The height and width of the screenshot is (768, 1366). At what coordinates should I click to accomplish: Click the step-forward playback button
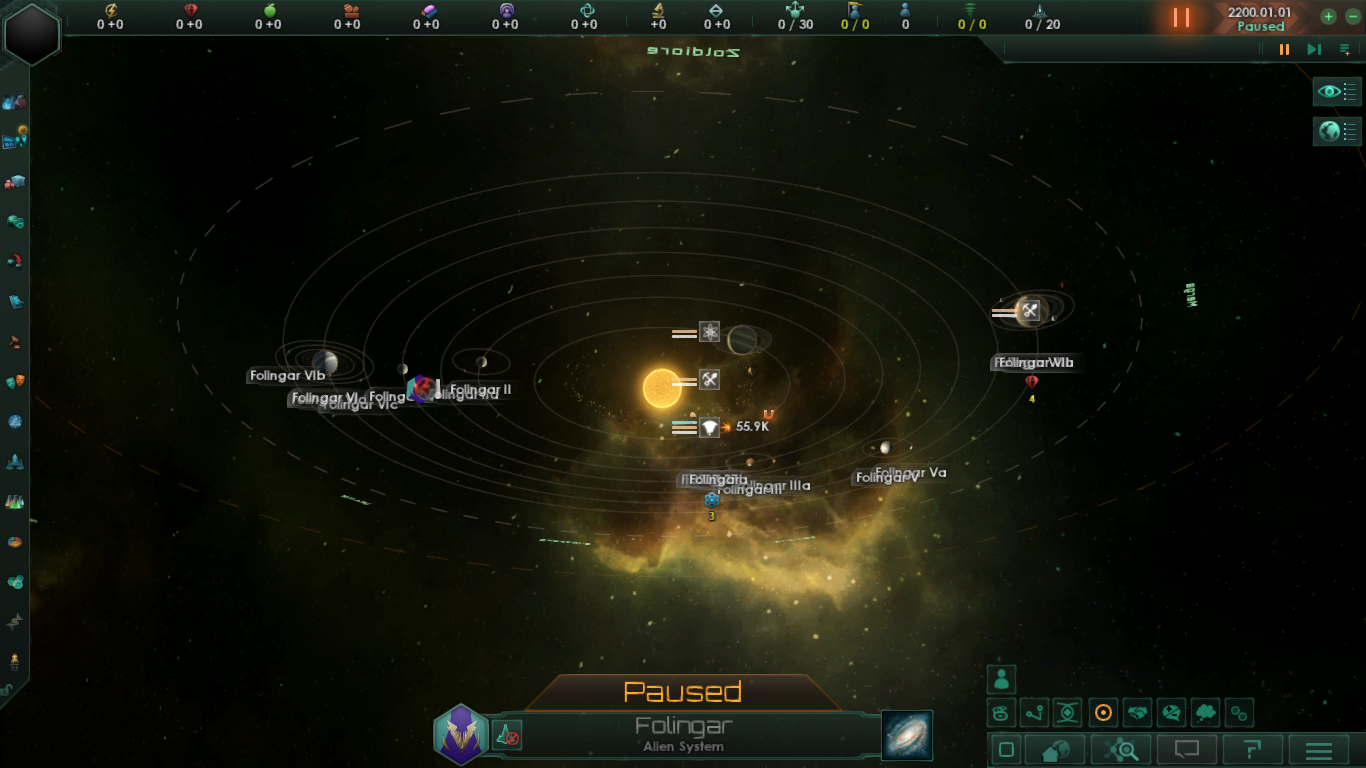tap(1314, 49)
